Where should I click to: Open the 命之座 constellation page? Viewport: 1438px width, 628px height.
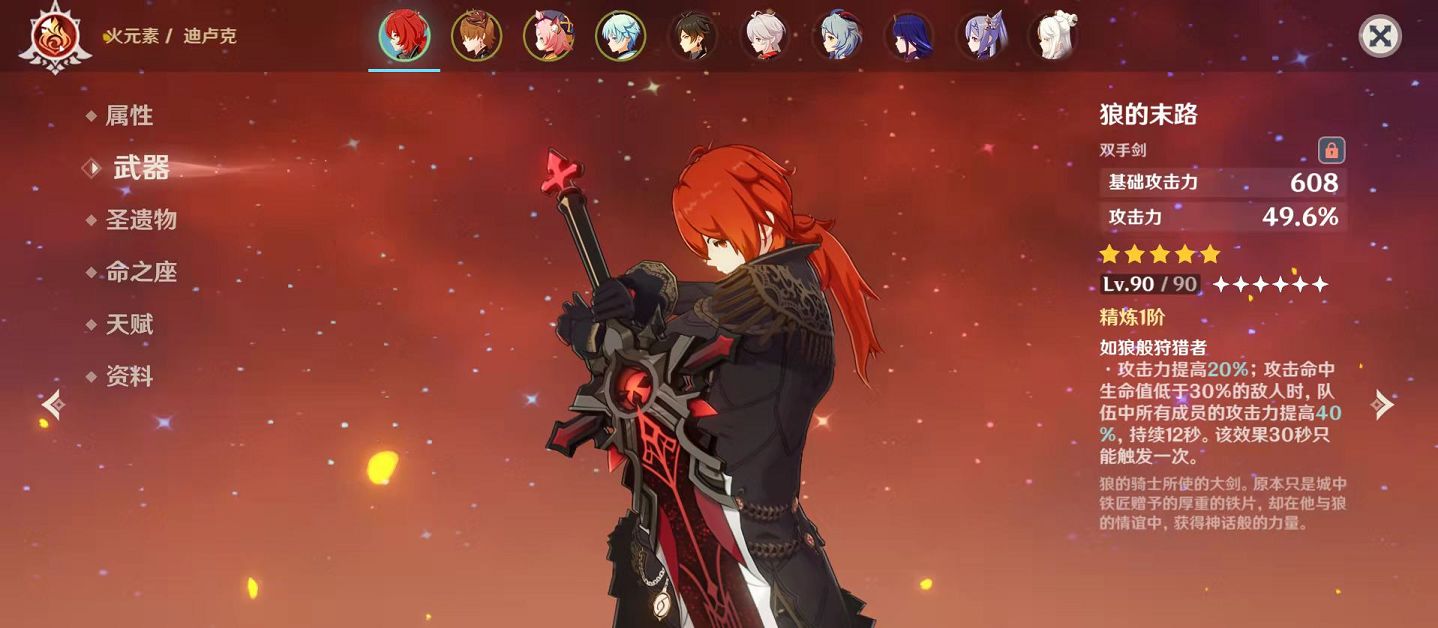point(141,272)
